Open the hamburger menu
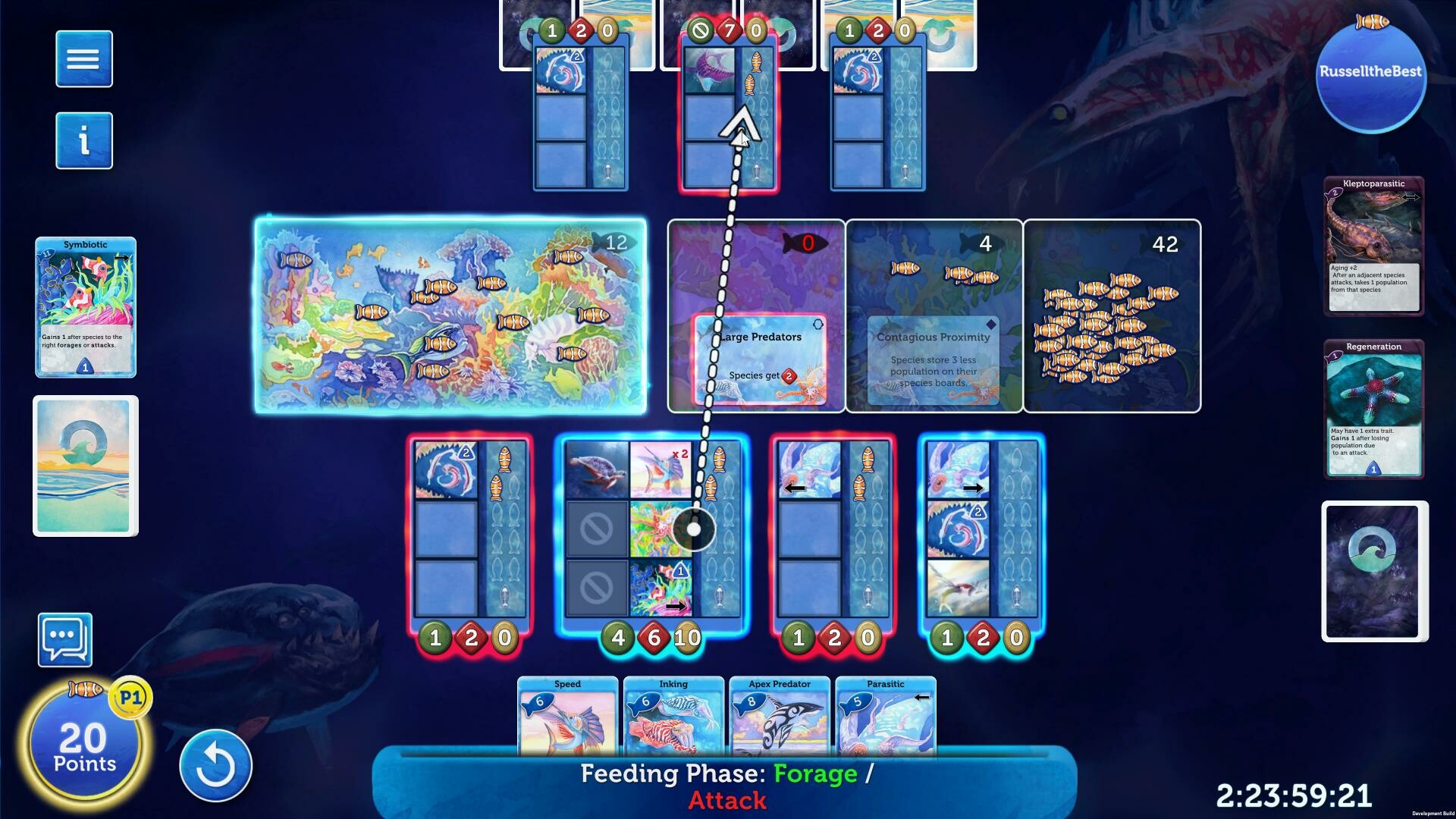1456x819 pixels. coord(83,58)
